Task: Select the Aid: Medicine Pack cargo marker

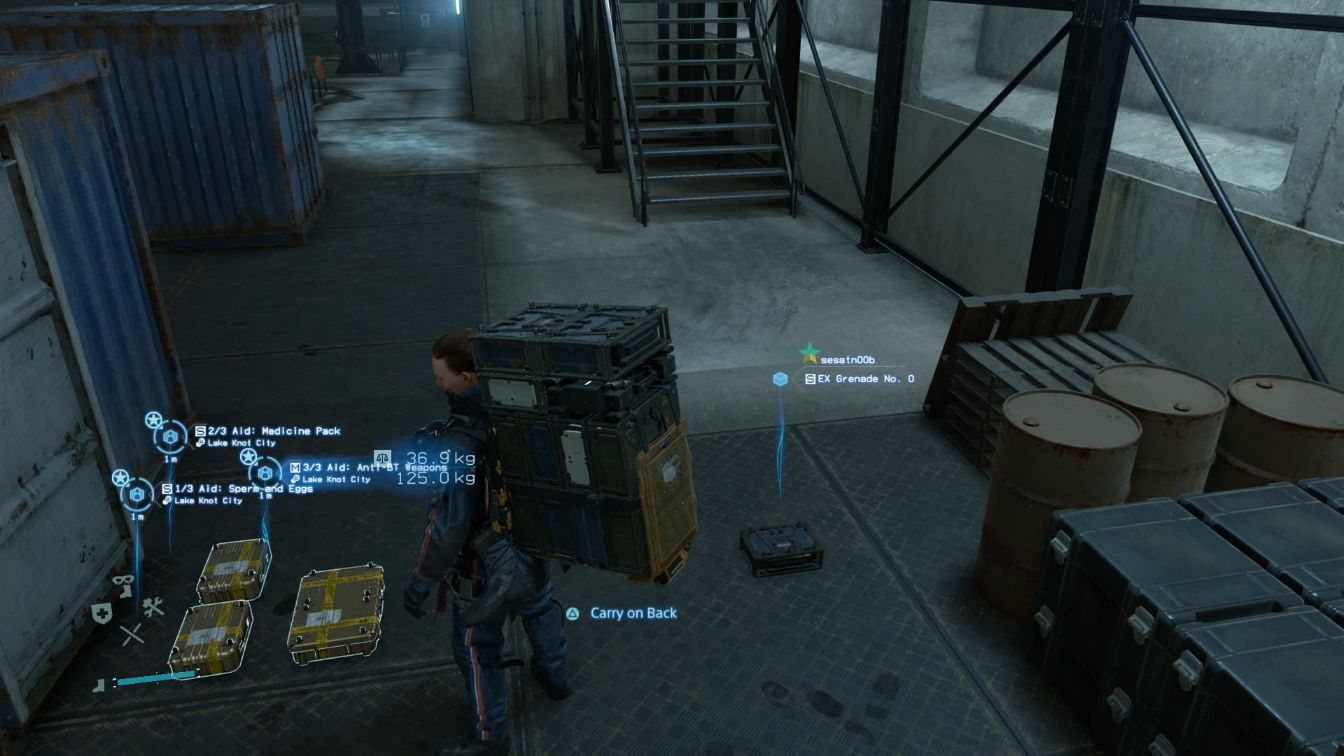Action: 170,437
